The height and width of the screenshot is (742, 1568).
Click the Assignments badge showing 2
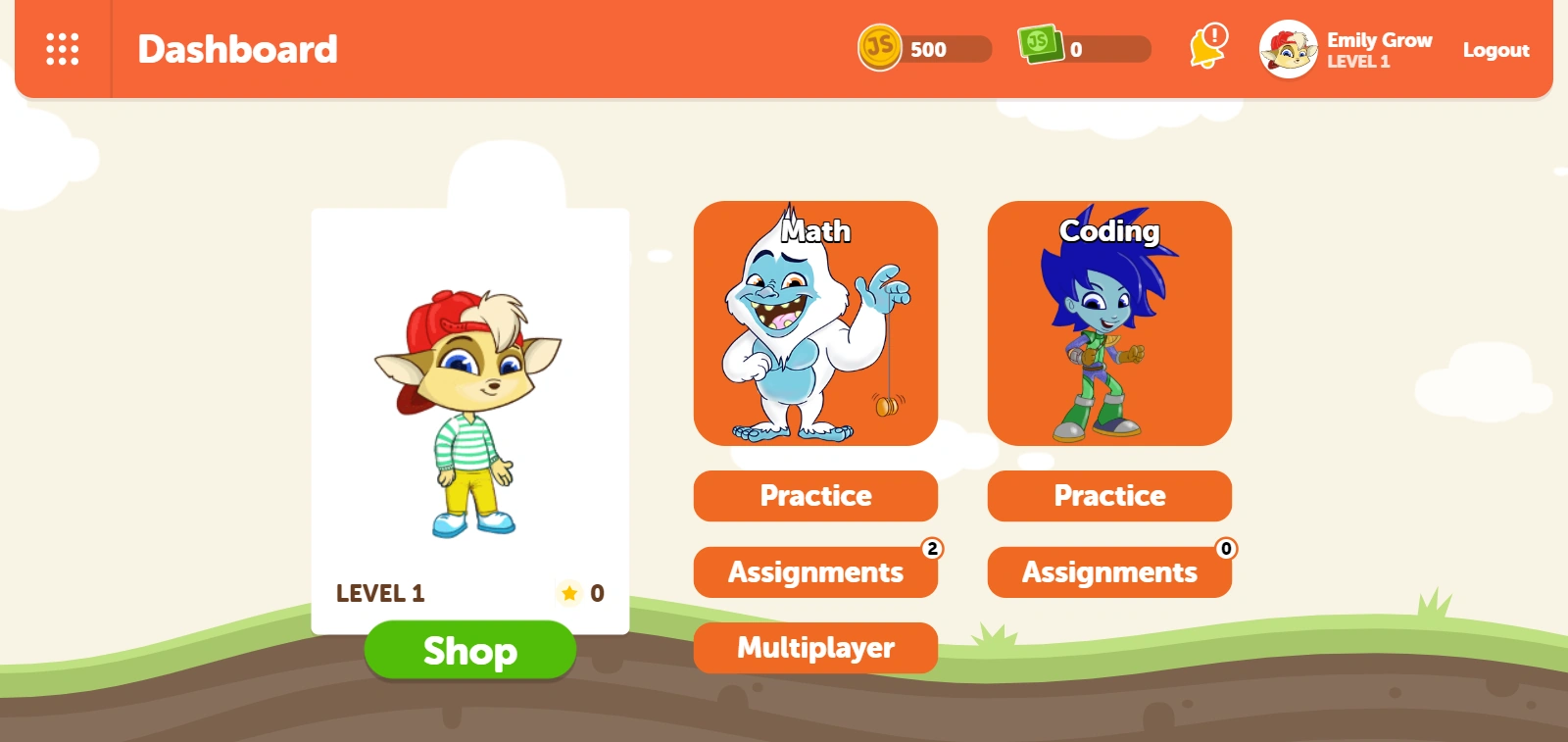tap(932, 548)
